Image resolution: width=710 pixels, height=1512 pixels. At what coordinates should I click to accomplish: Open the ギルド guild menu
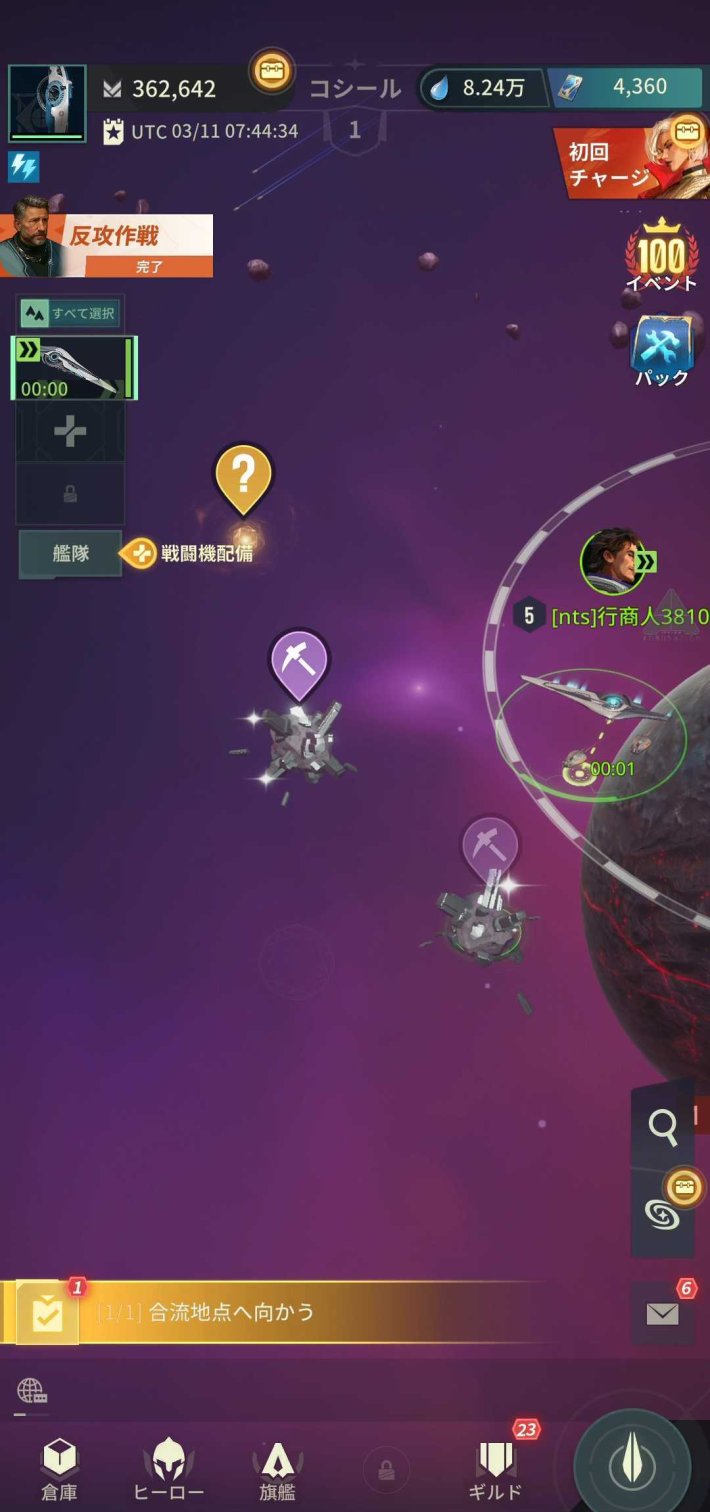[496, 1470]
